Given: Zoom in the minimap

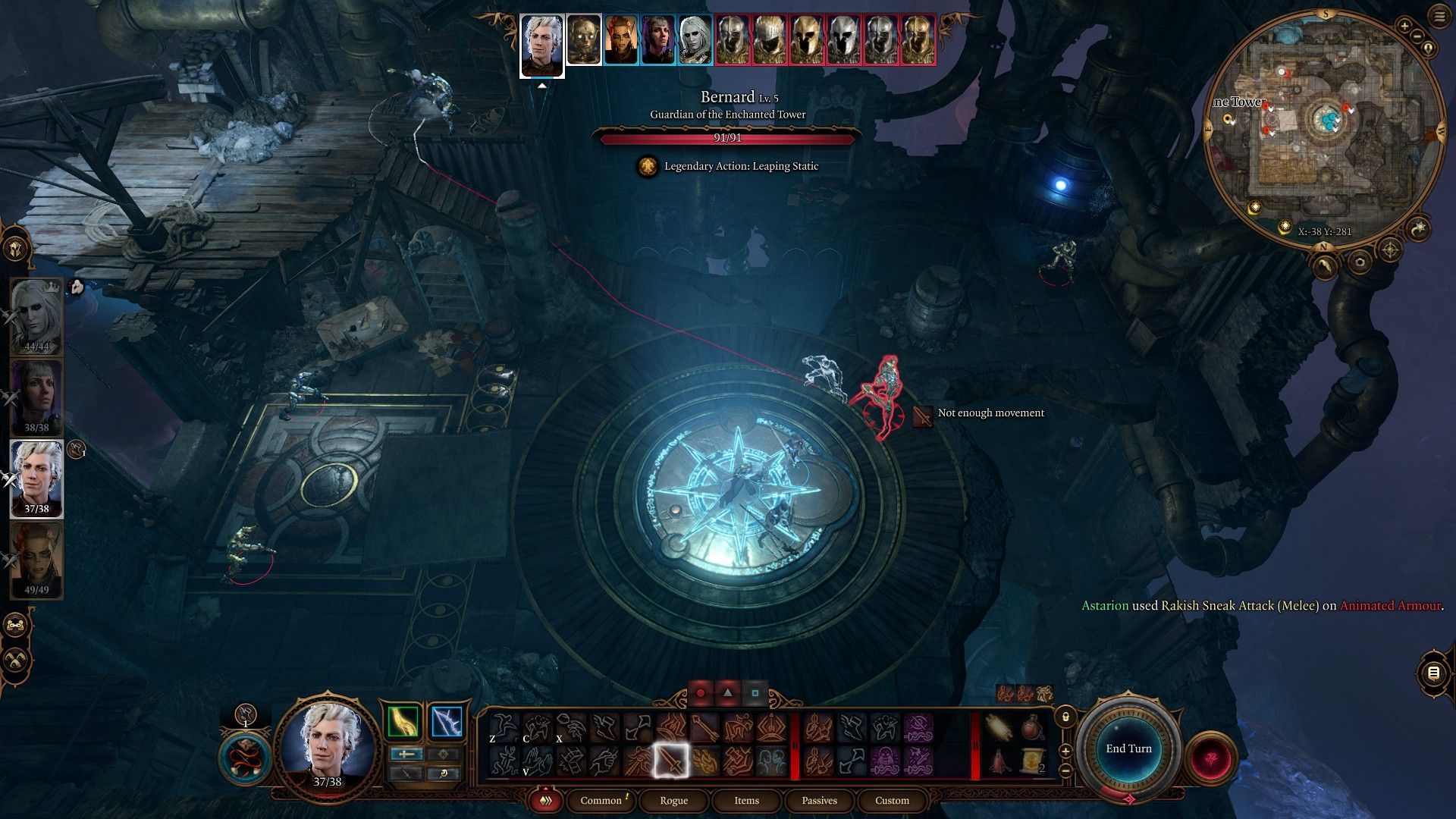Looking at the screenshot, I should (x=1404, y=27).
